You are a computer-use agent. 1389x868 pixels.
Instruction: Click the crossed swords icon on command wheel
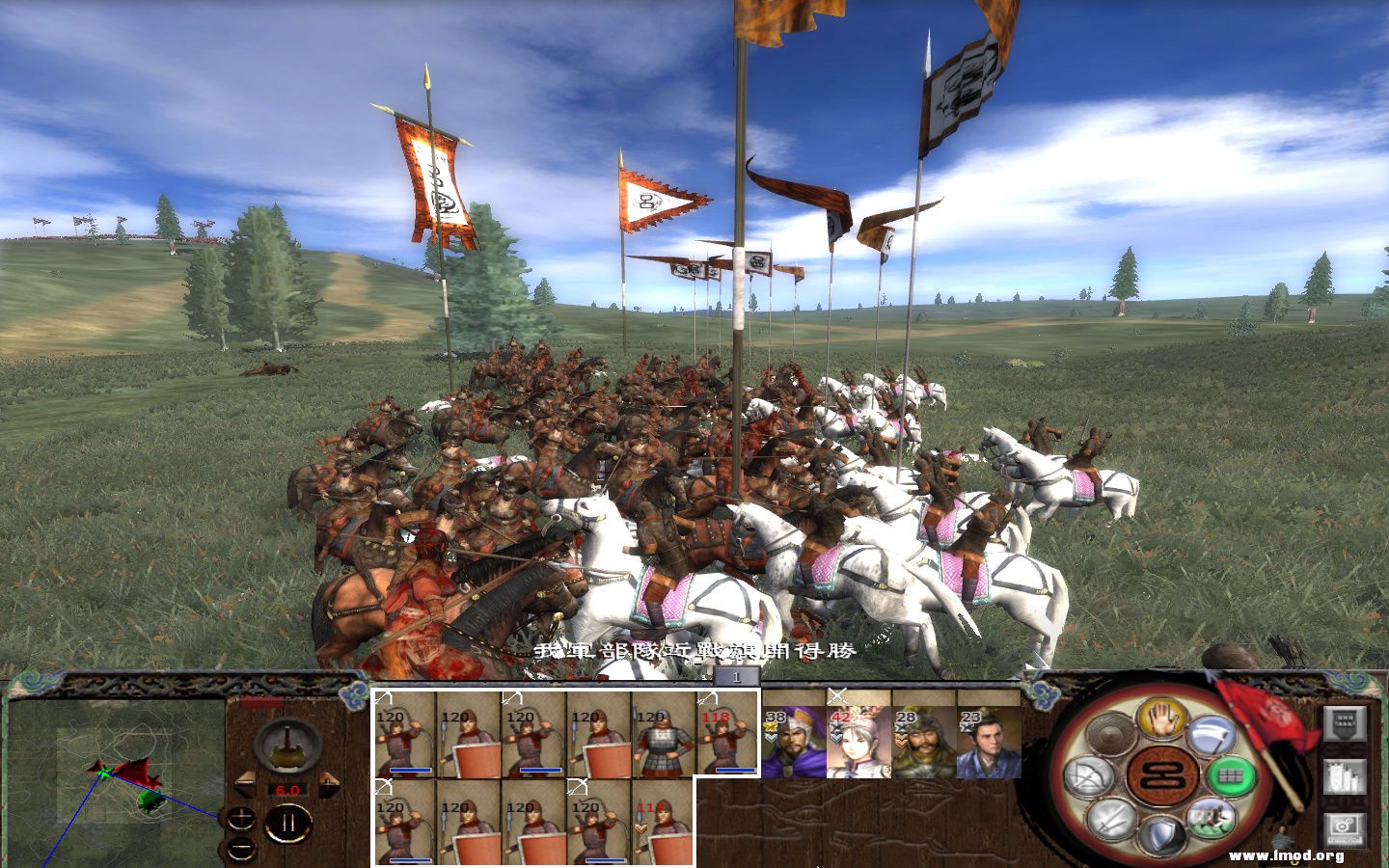[x=1112, y=819]
